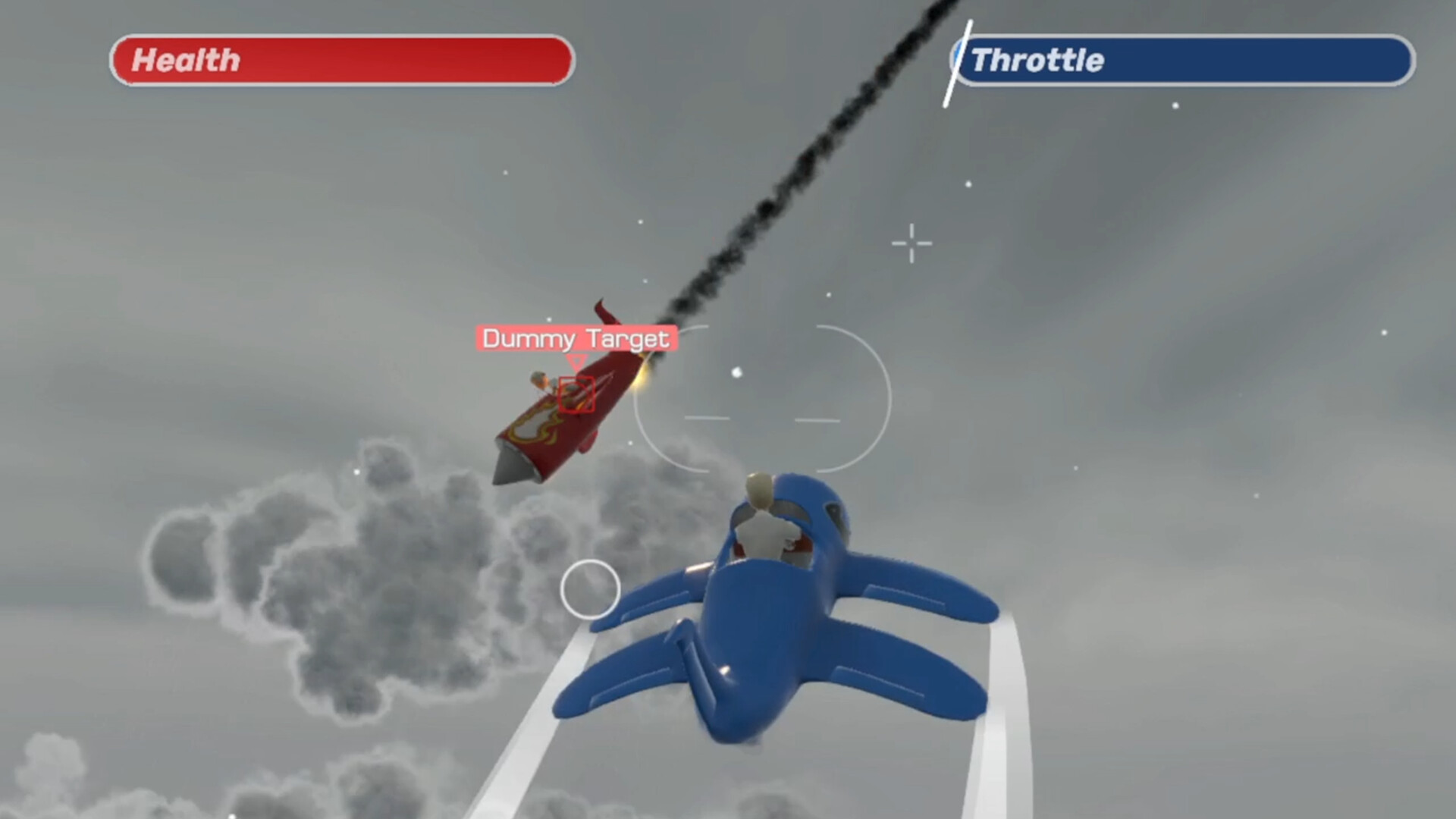This screenshot has height=819, width=1456.
Task: Click the small crosshair reticle in upper sky
Action: [912, 243]
